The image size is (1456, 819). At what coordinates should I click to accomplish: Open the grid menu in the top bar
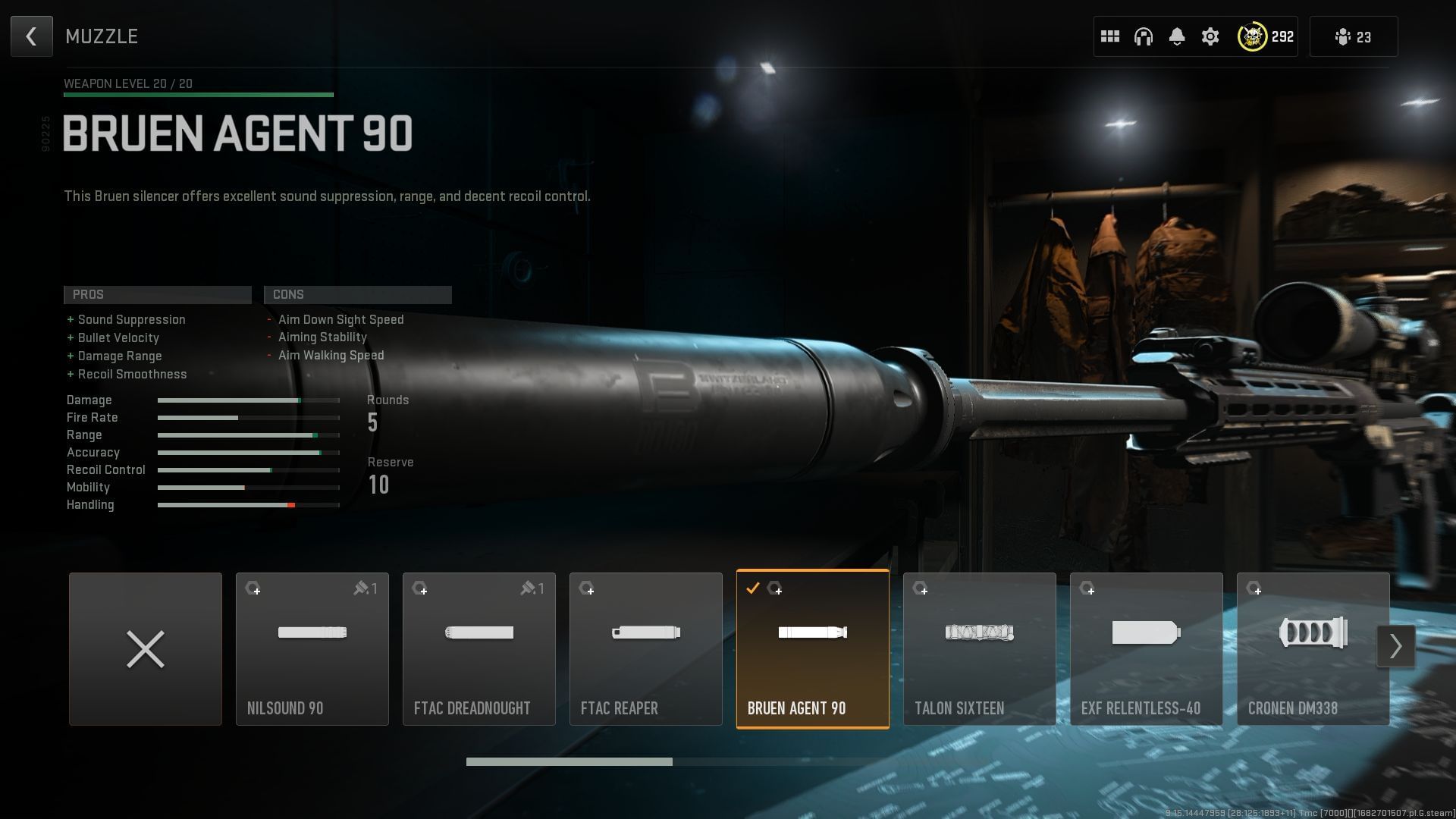coord(1110,36)
